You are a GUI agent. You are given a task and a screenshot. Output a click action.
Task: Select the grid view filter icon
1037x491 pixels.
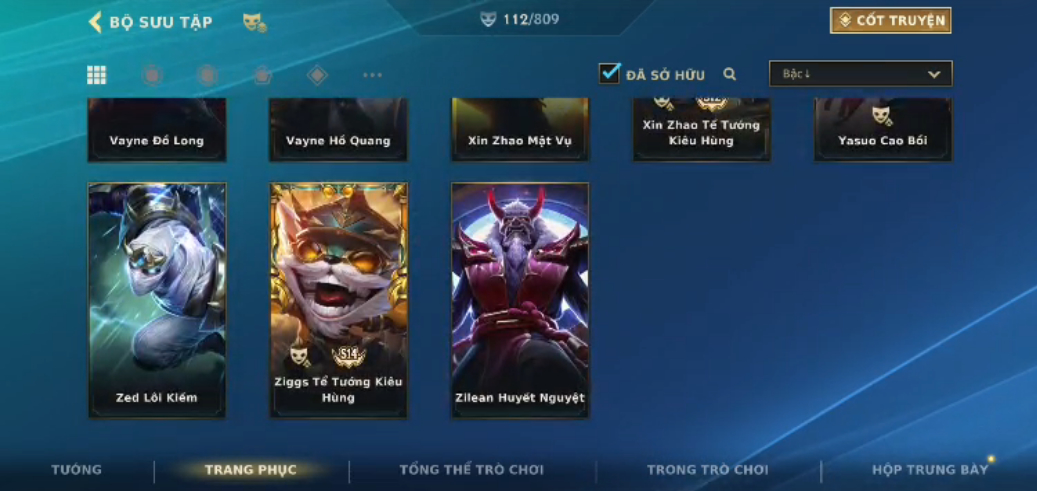[97, 75]
